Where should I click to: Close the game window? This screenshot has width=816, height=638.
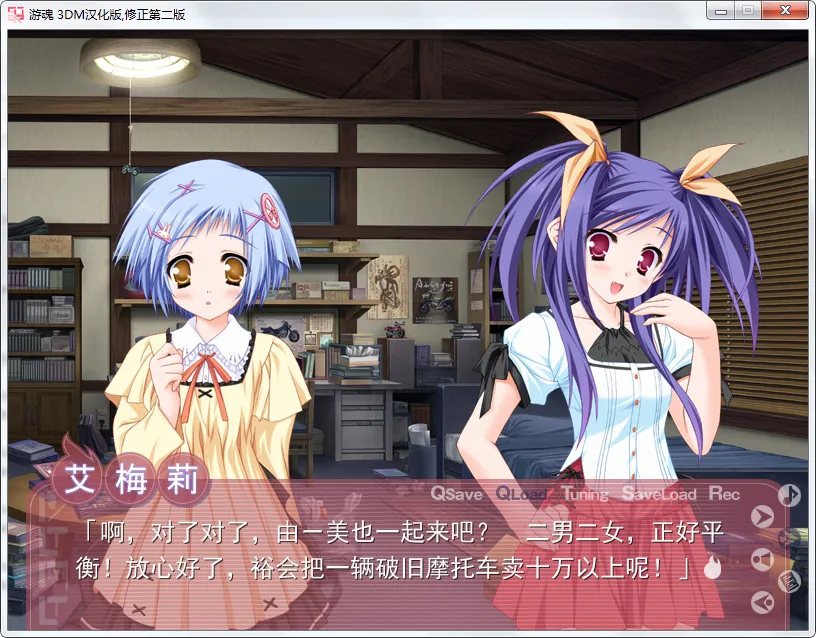(783, 12)
